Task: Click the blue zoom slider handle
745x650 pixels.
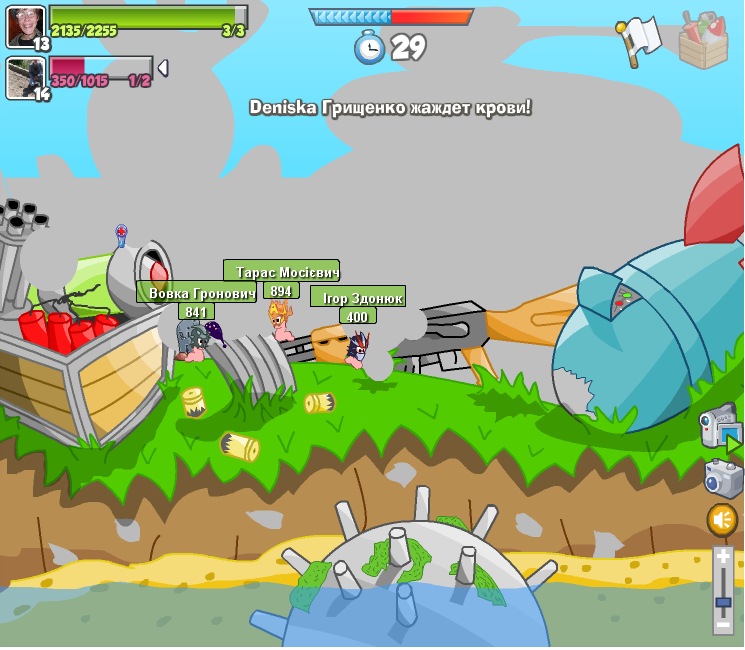Action: [723, 604]
